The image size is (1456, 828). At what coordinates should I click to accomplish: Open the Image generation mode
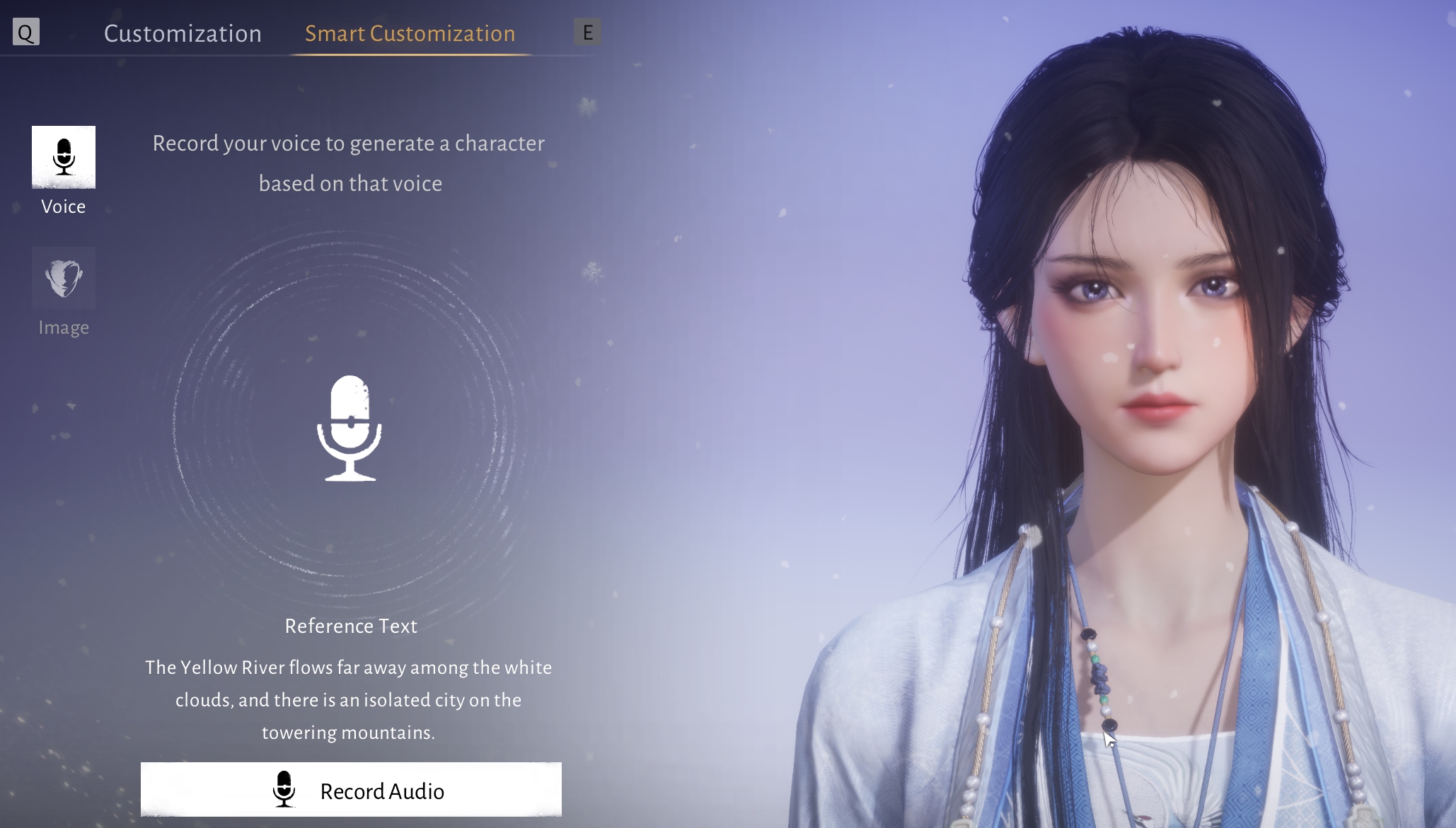64,279
